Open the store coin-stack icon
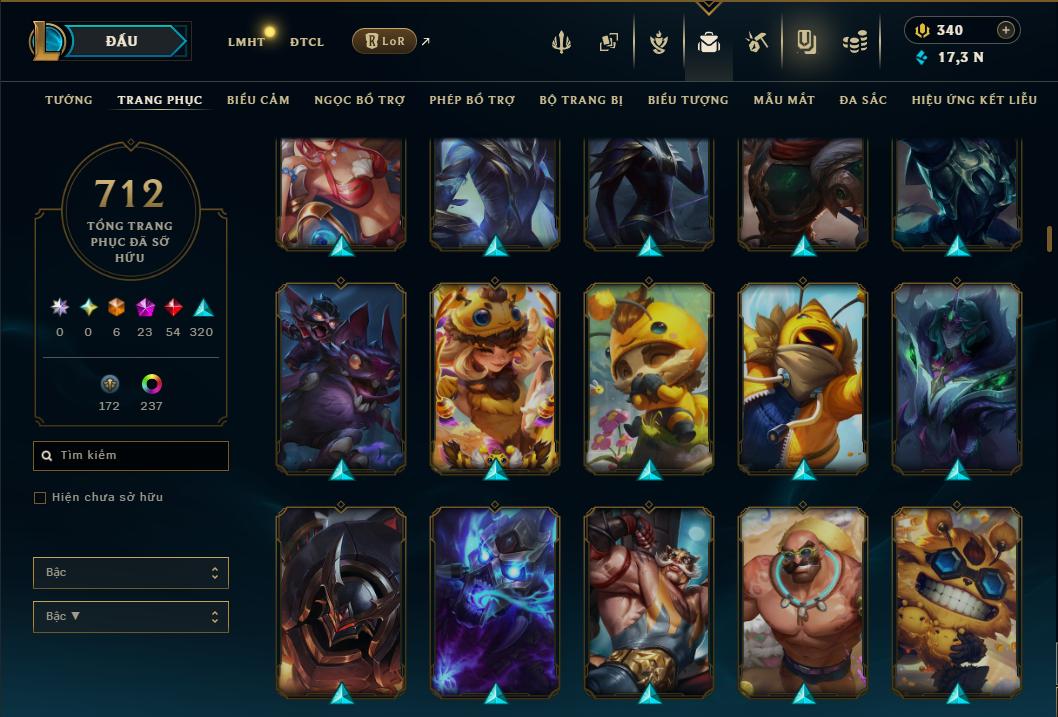1058x717 pixels. 854,42
